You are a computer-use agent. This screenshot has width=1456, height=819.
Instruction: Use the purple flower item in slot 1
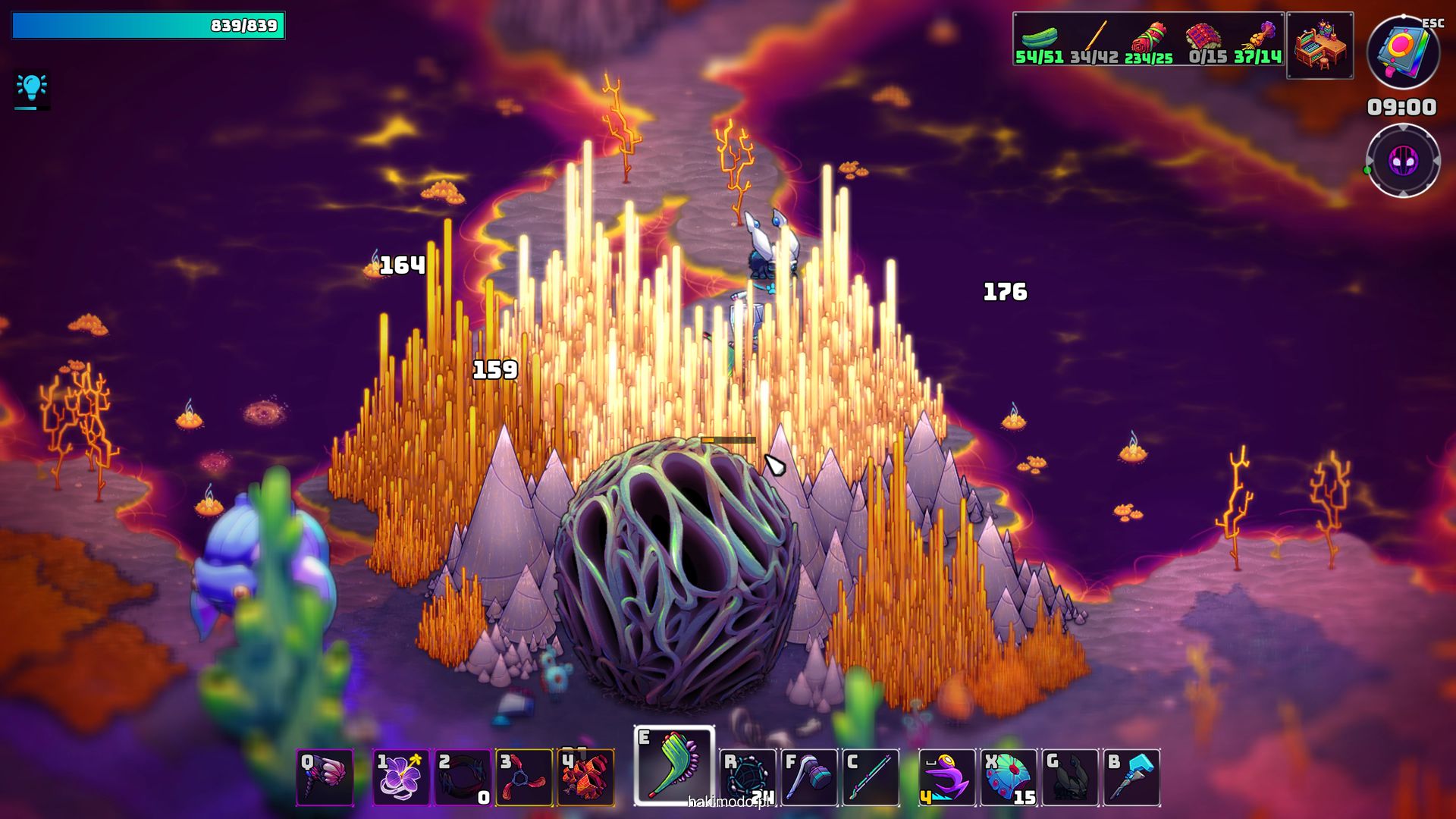coord(401,777)
